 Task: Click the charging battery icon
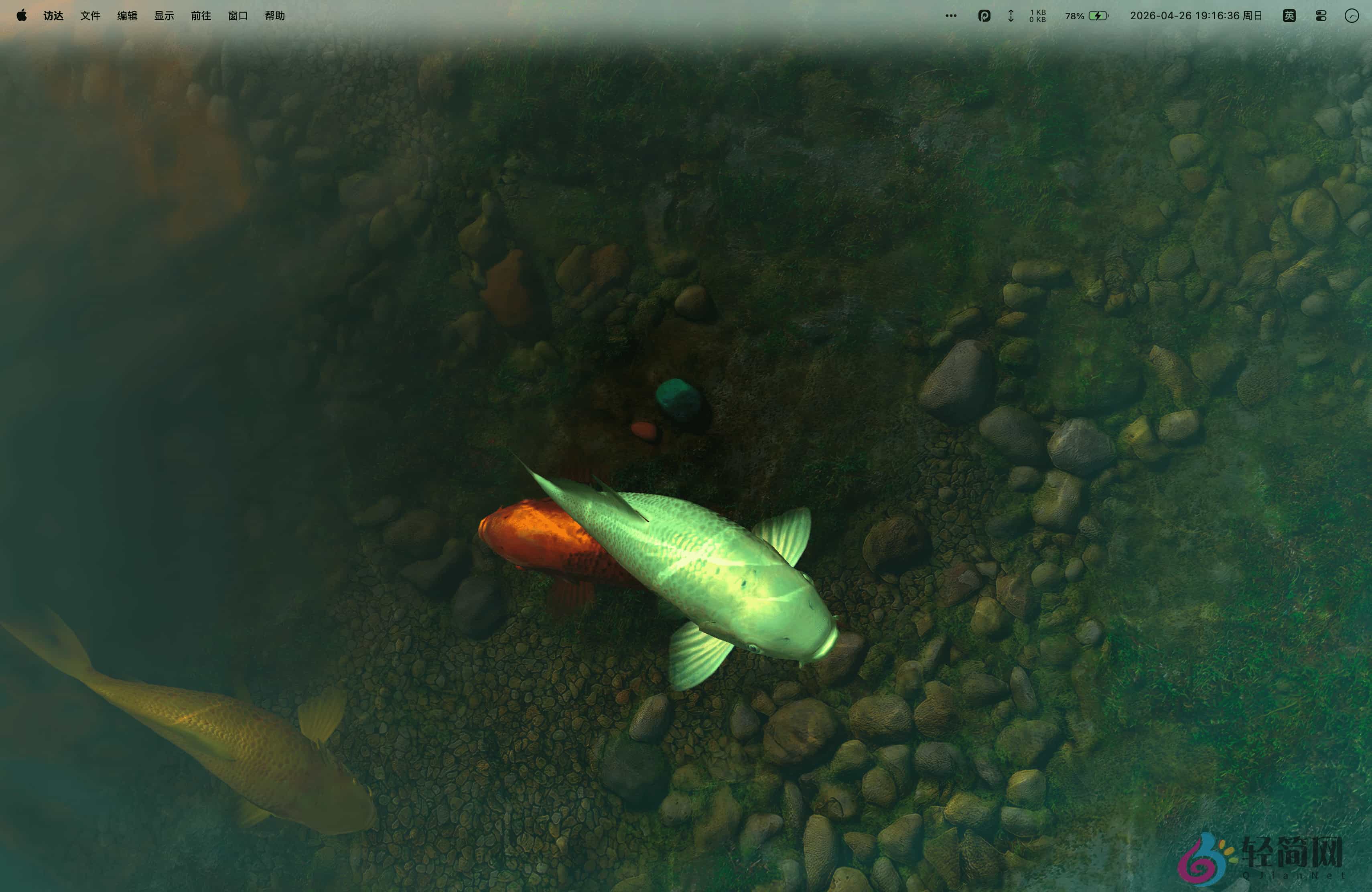coord(1099,16)
